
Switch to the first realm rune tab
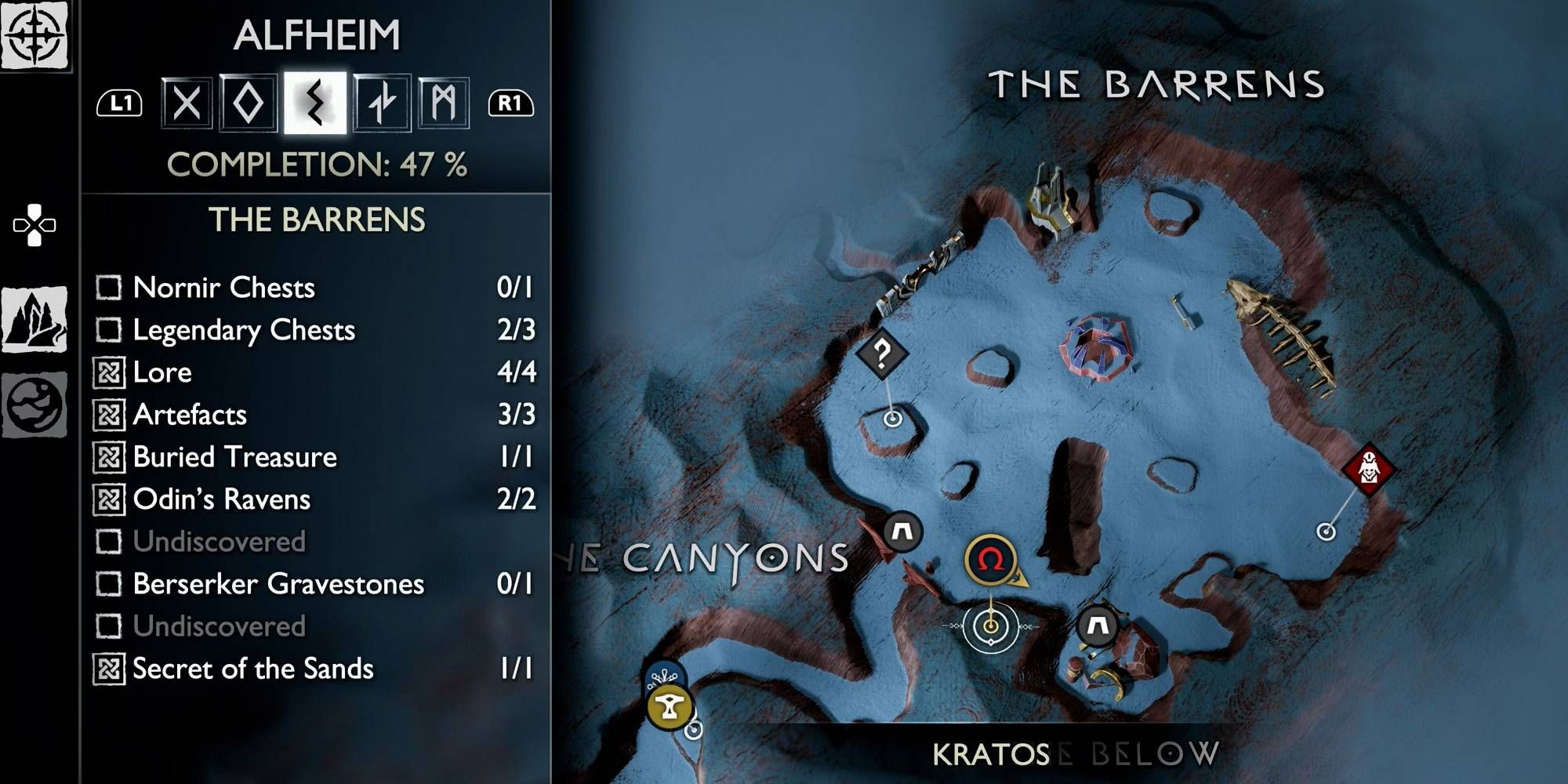click(x=186, y=102)
